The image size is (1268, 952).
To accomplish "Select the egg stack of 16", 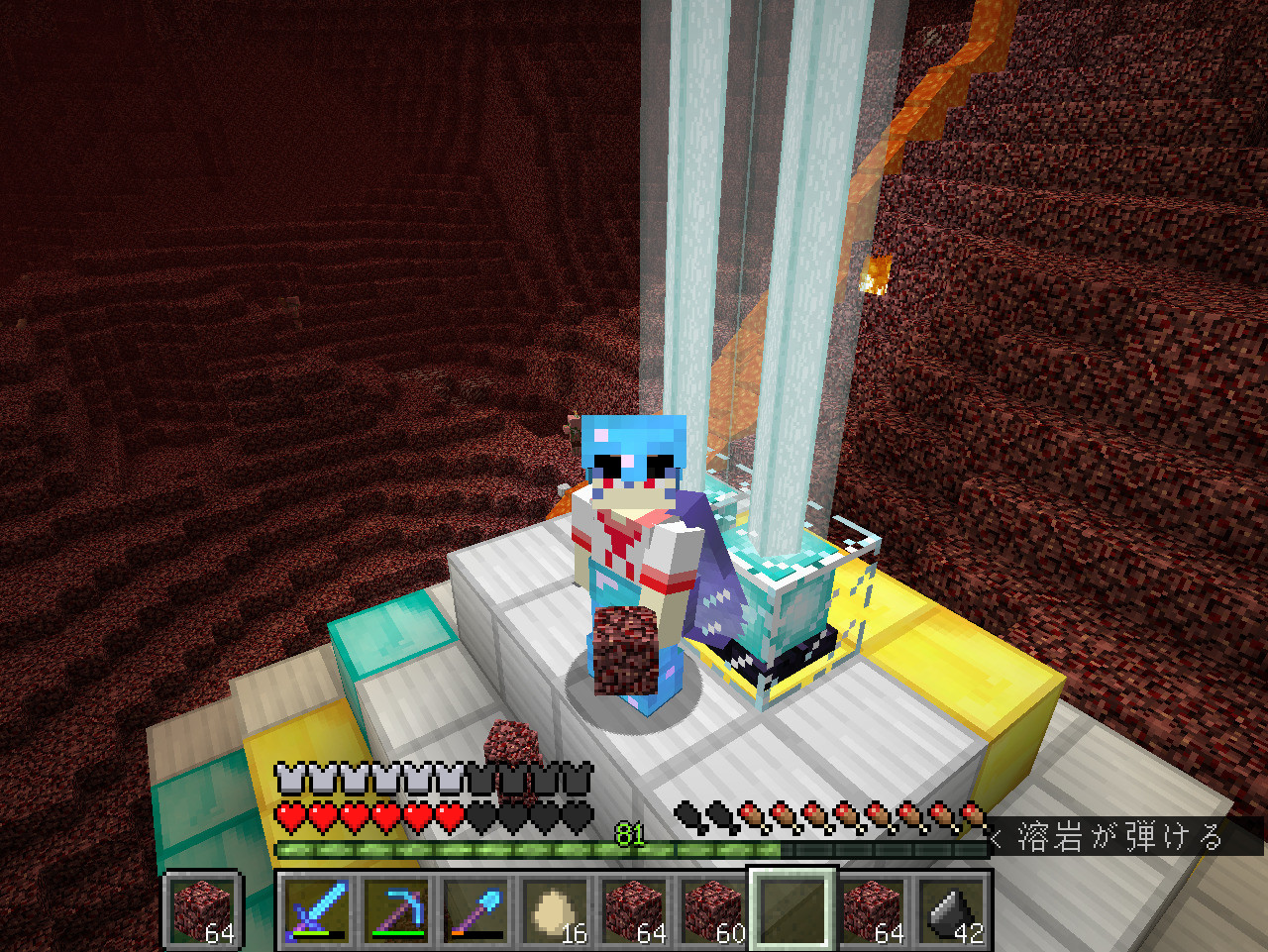I will tap(555, 909).
